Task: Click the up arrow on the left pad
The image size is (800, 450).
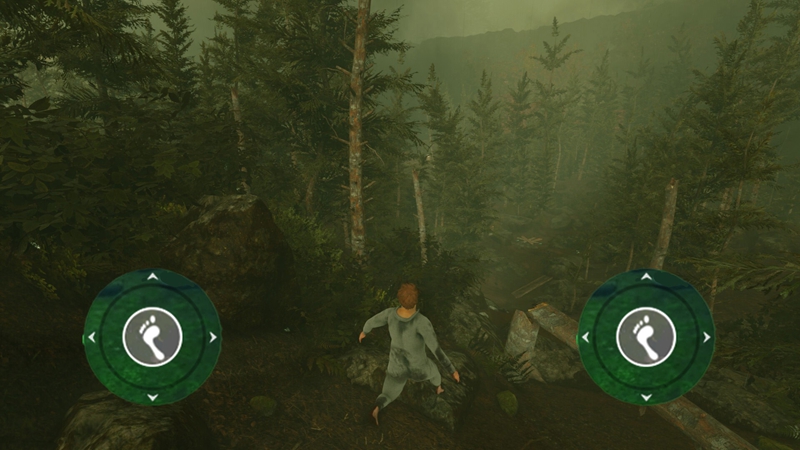Action: (x=152, y=276)
